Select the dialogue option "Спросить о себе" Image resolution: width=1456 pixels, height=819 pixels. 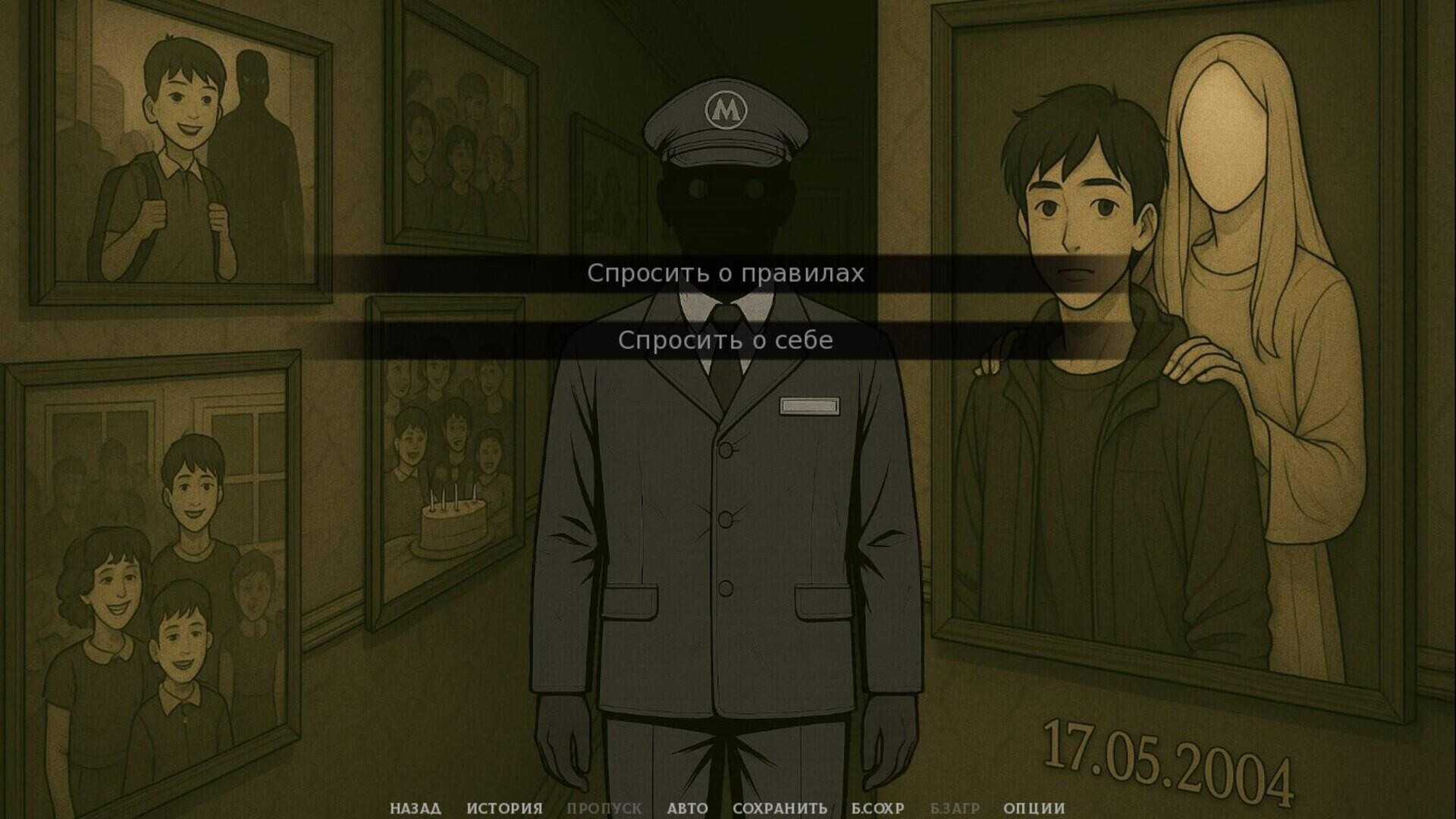click(x=725, y=340)
